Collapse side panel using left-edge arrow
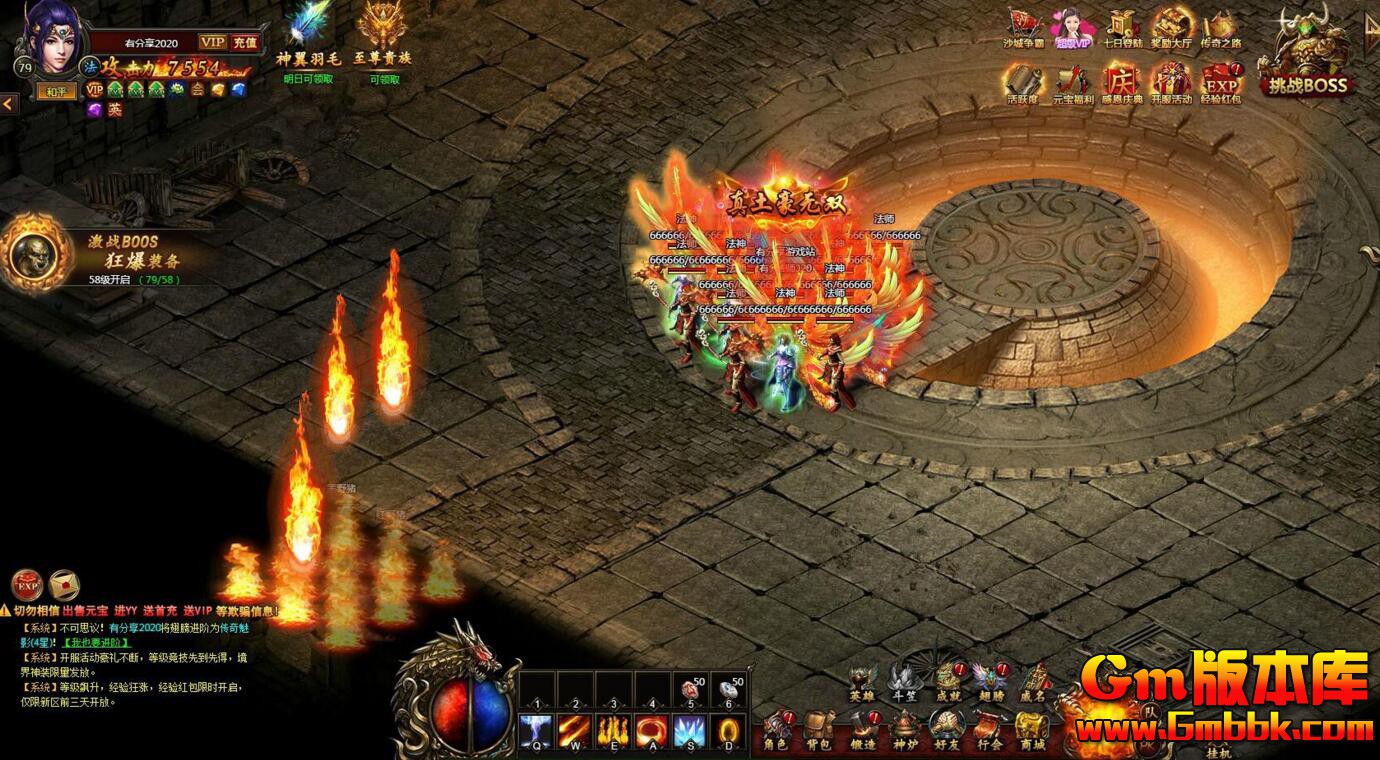1380x760 pixels. (x=8, y=101)
